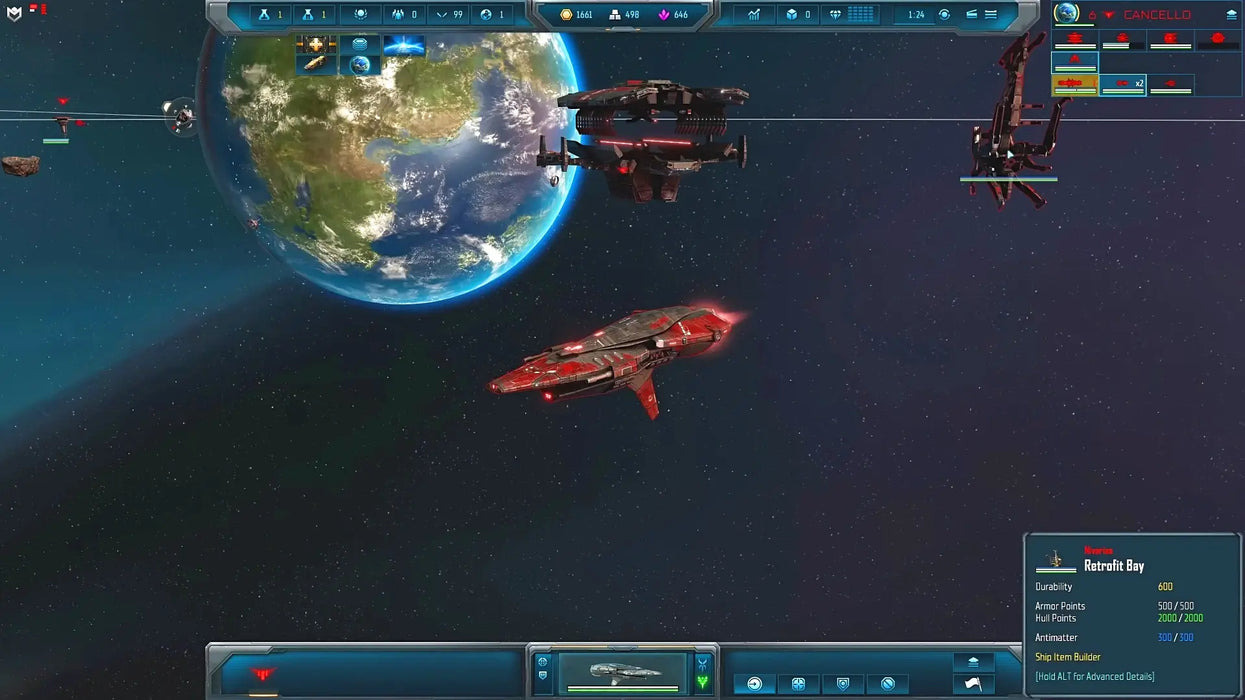
Task: Activate the circular arrow ability button
Action: point(755,684)
